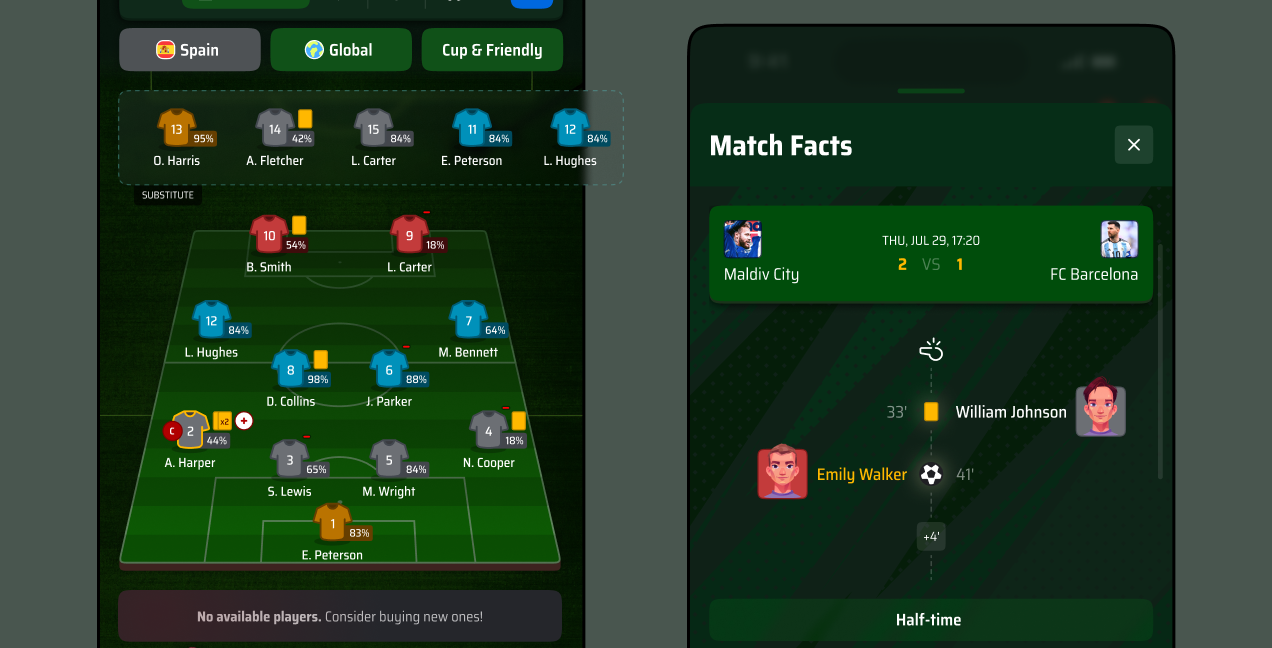The image size is (1272, 648).
Task: Select substitute O. Harris number 13
Action: [x=177, y=129]
